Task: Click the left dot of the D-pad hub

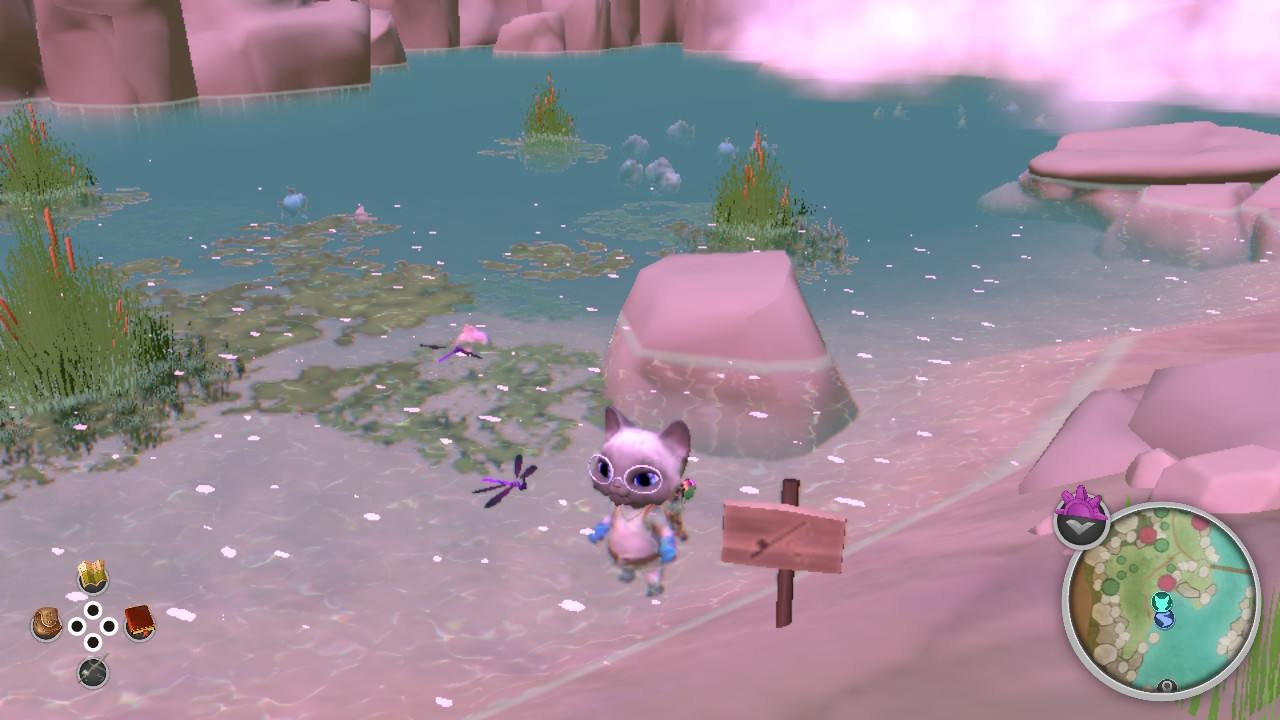Action: coord(77,625)
